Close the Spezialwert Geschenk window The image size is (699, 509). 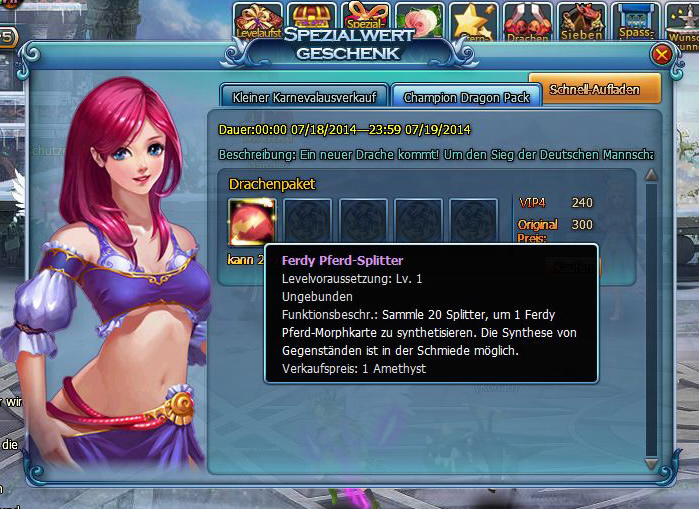pyautogui.click(x=661, y=56)
